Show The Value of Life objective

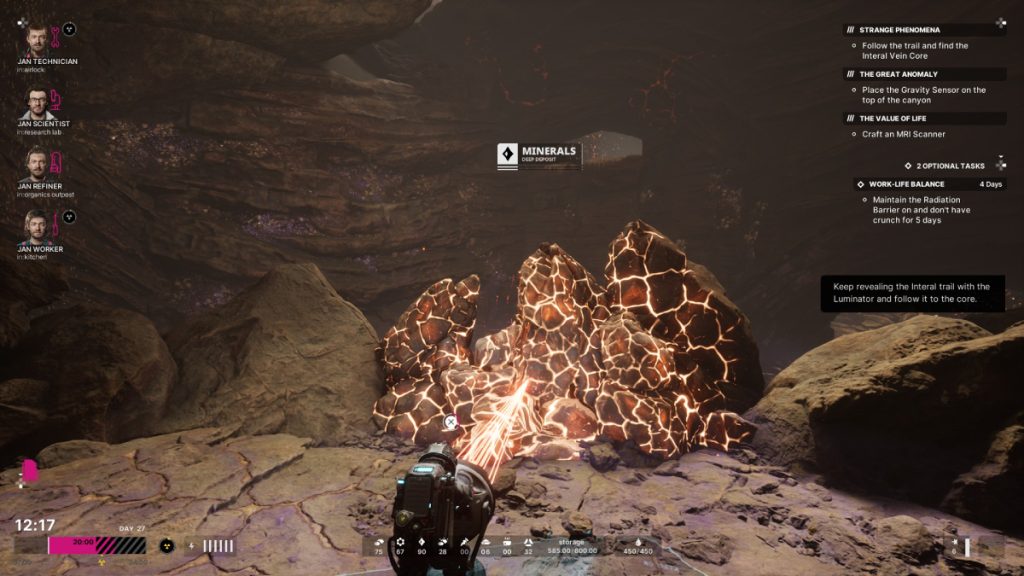893,118
